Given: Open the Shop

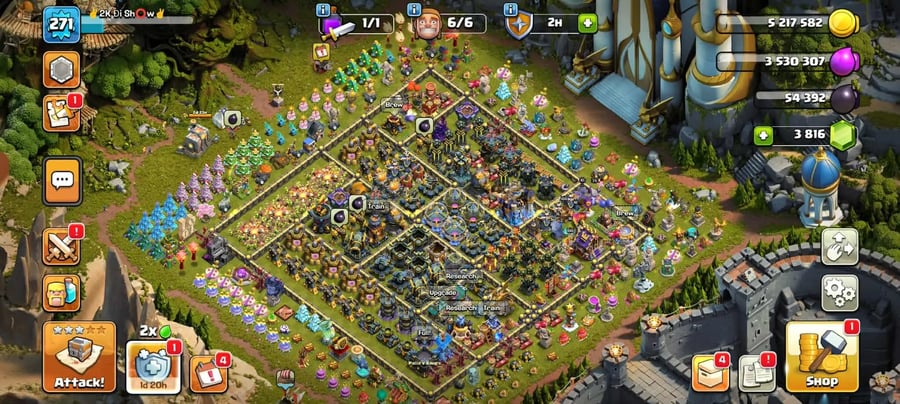Looking at the screenshot, I should (x=821, y=358).
